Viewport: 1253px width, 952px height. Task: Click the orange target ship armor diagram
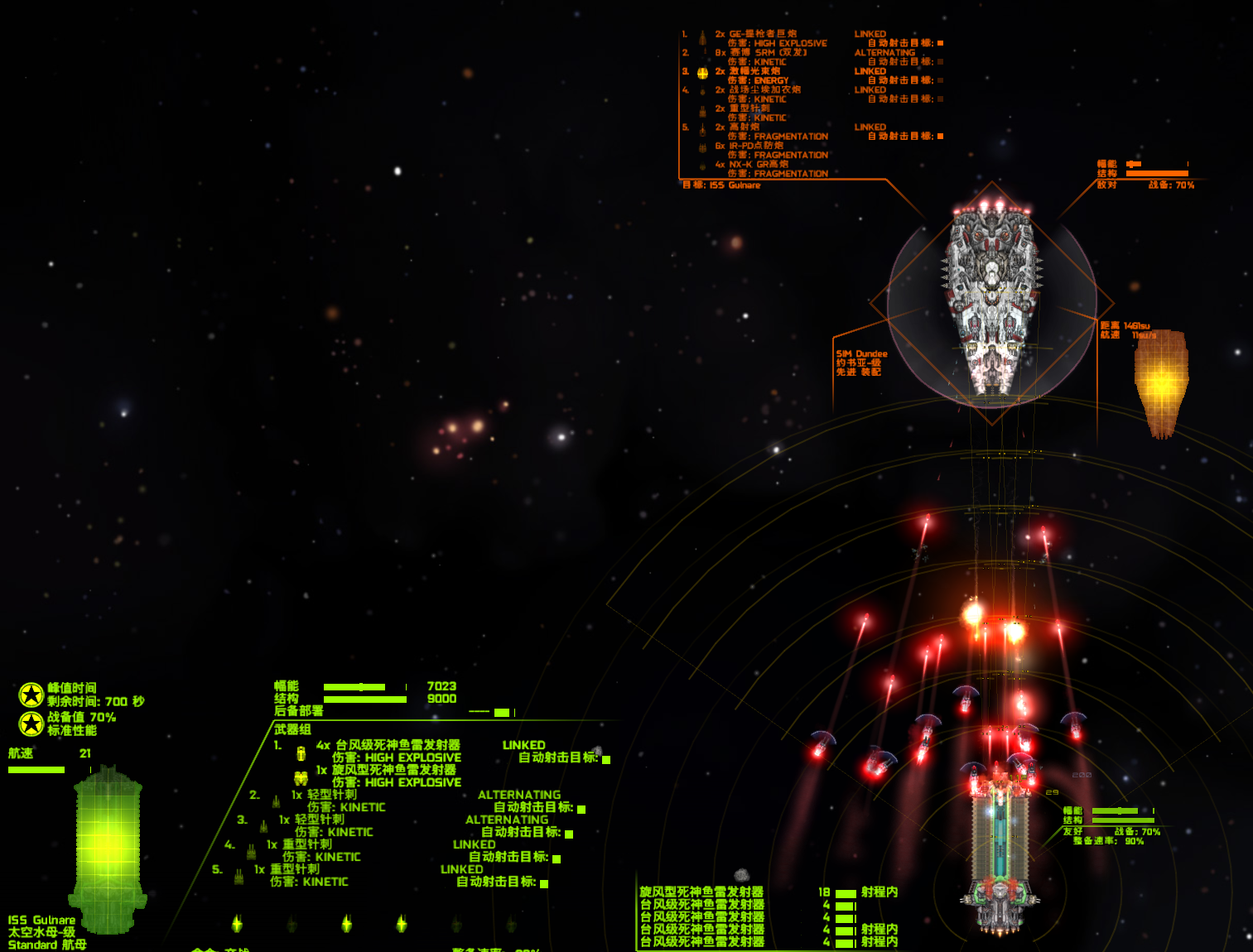point(1161,382)
